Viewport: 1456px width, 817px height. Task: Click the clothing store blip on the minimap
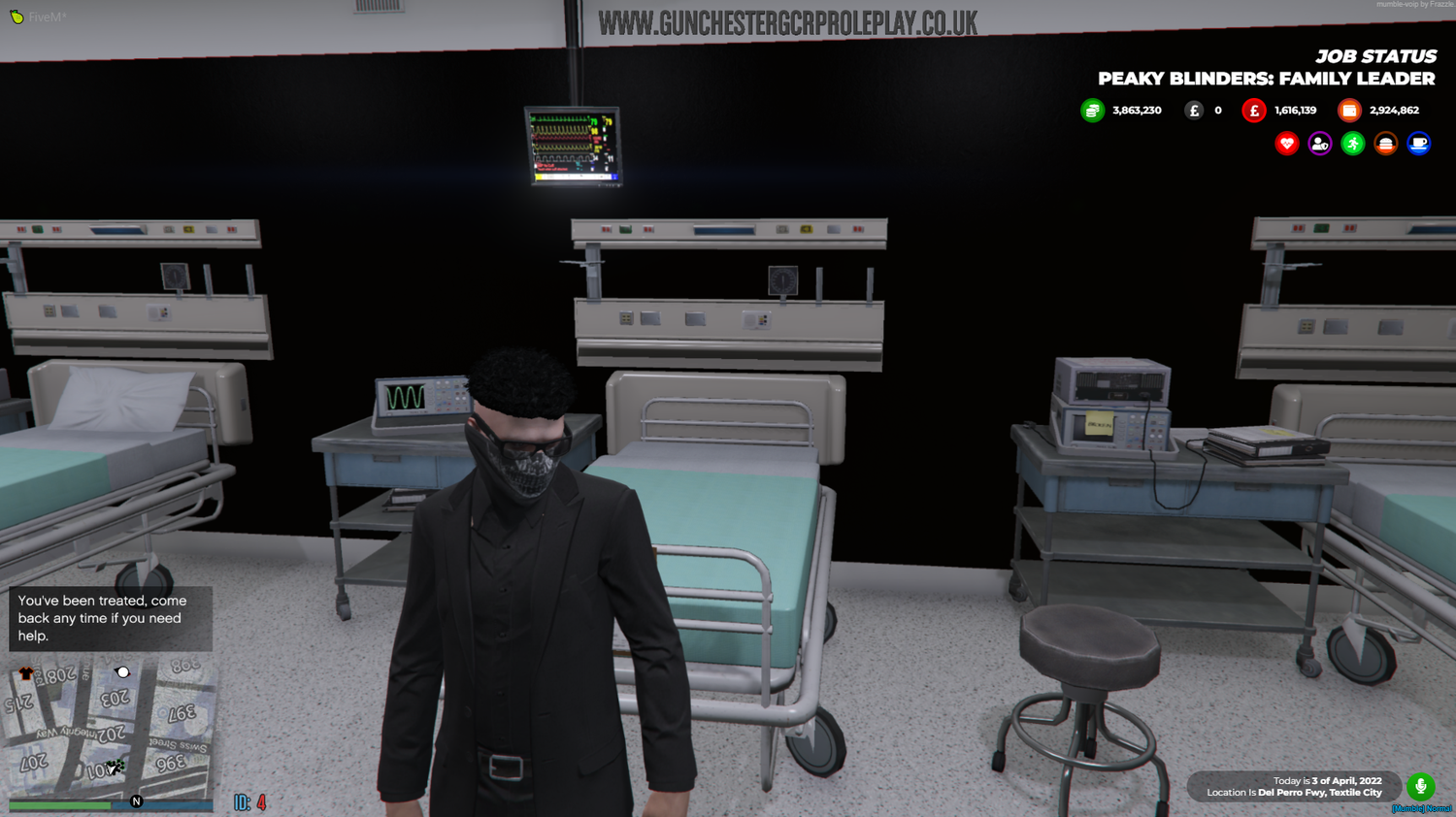(26, 672)
